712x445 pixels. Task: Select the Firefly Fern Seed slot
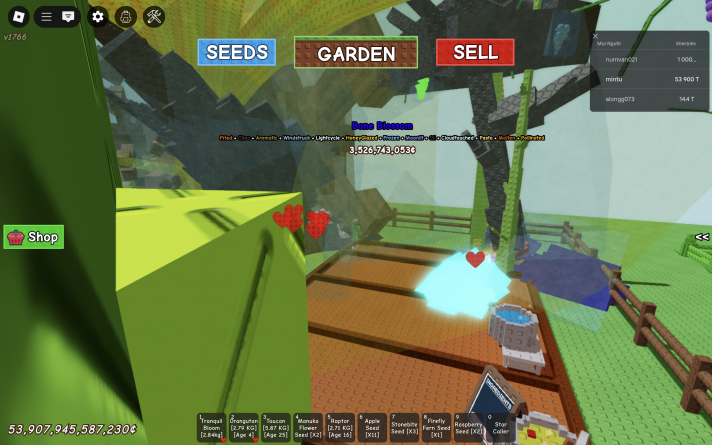pyautogui.click(x=436, y=427)
